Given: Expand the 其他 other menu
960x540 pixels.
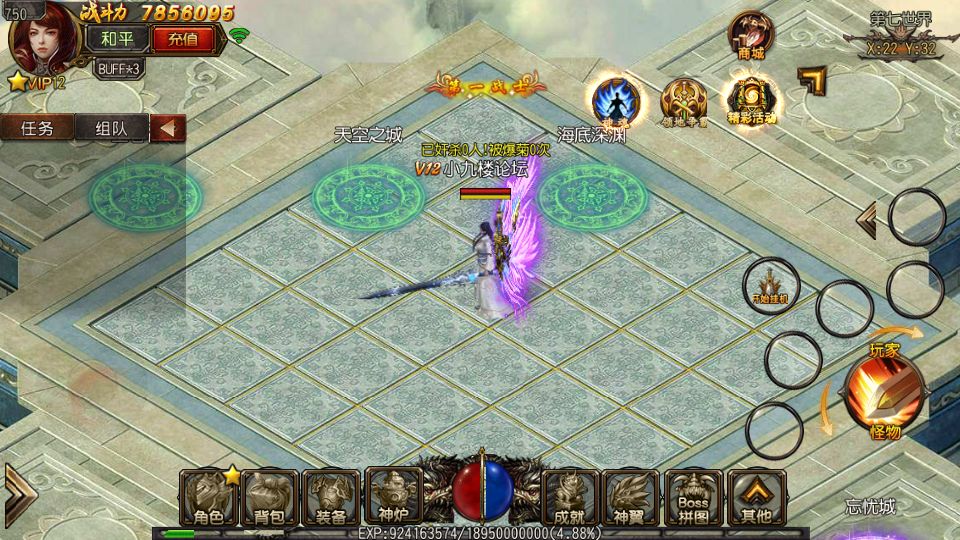Looking at the screenshot, I should [755, 497].
